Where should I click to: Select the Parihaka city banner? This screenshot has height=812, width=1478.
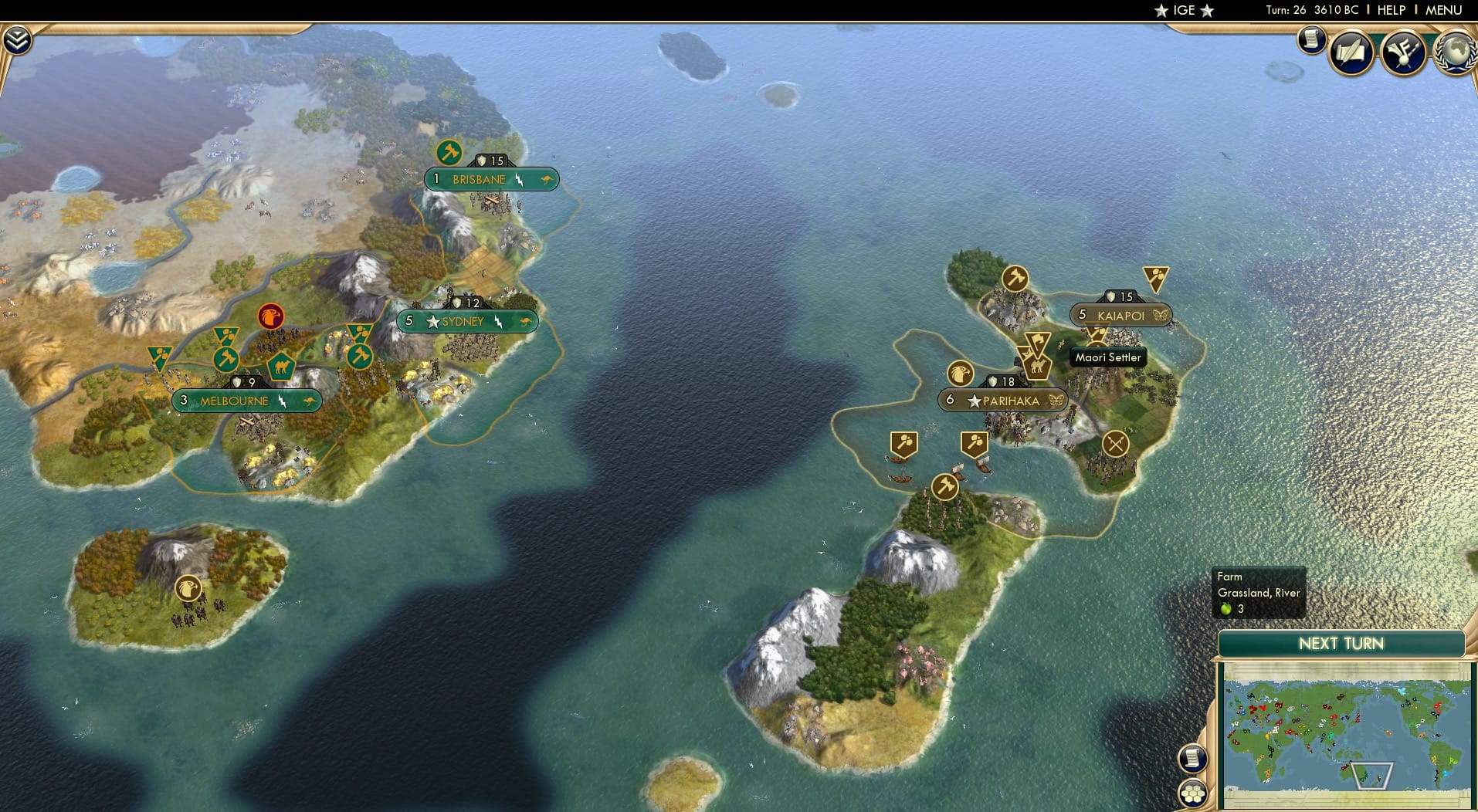[x=1001, y=401]
